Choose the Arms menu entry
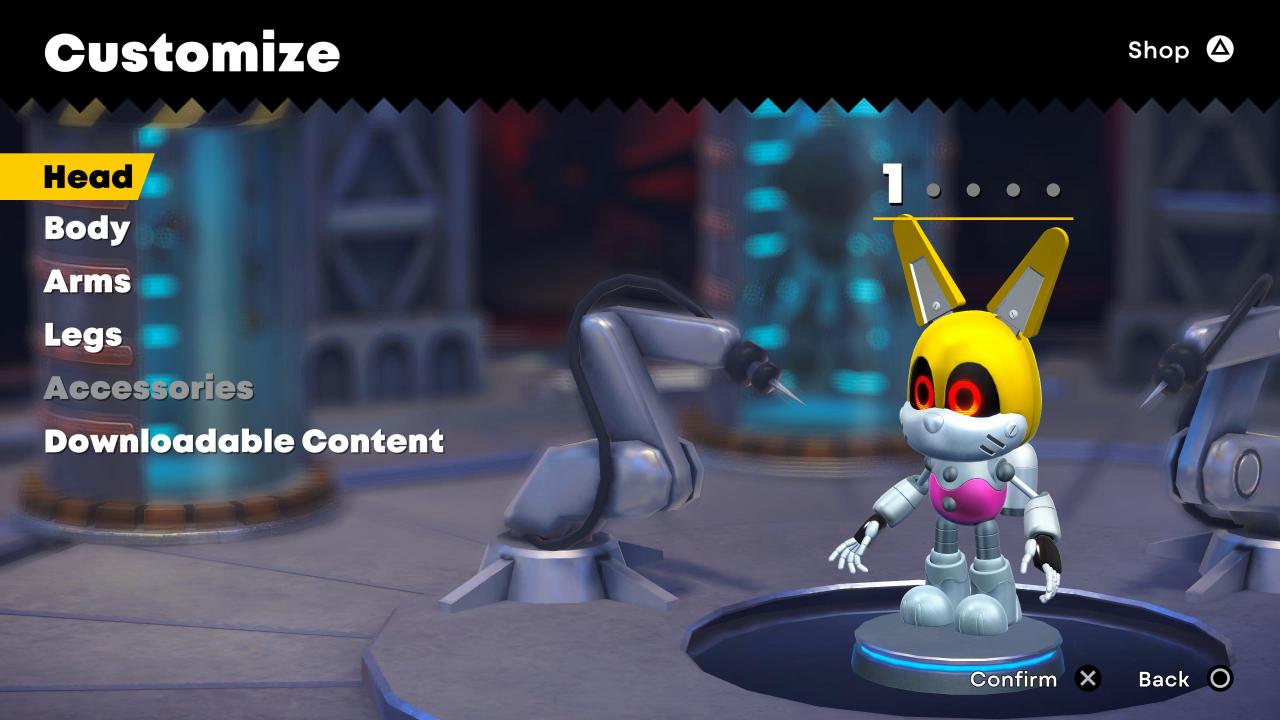 [x=87, y=282]
